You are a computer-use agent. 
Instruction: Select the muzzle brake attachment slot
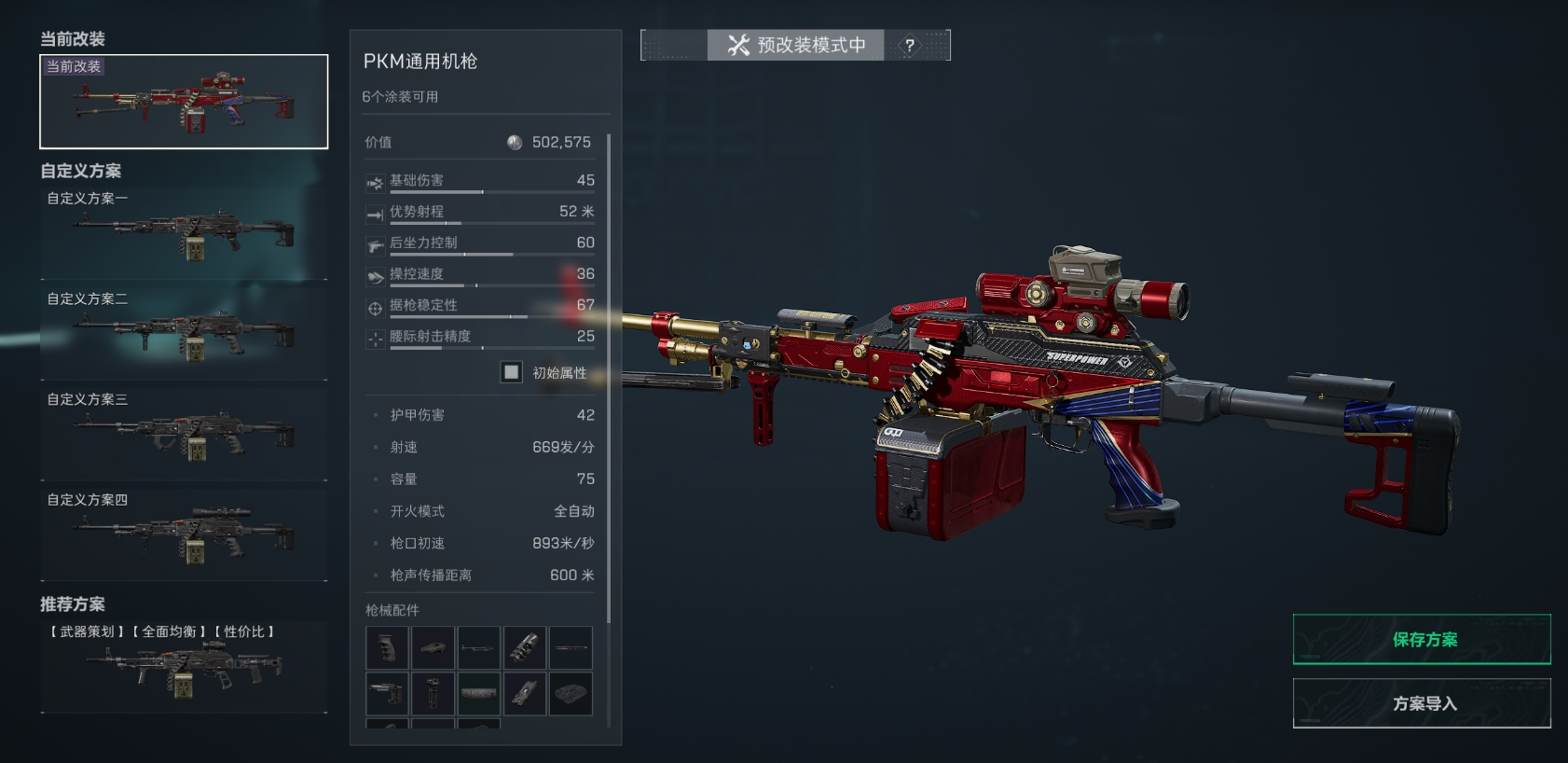pyautogui.click(x=525, y=648)
